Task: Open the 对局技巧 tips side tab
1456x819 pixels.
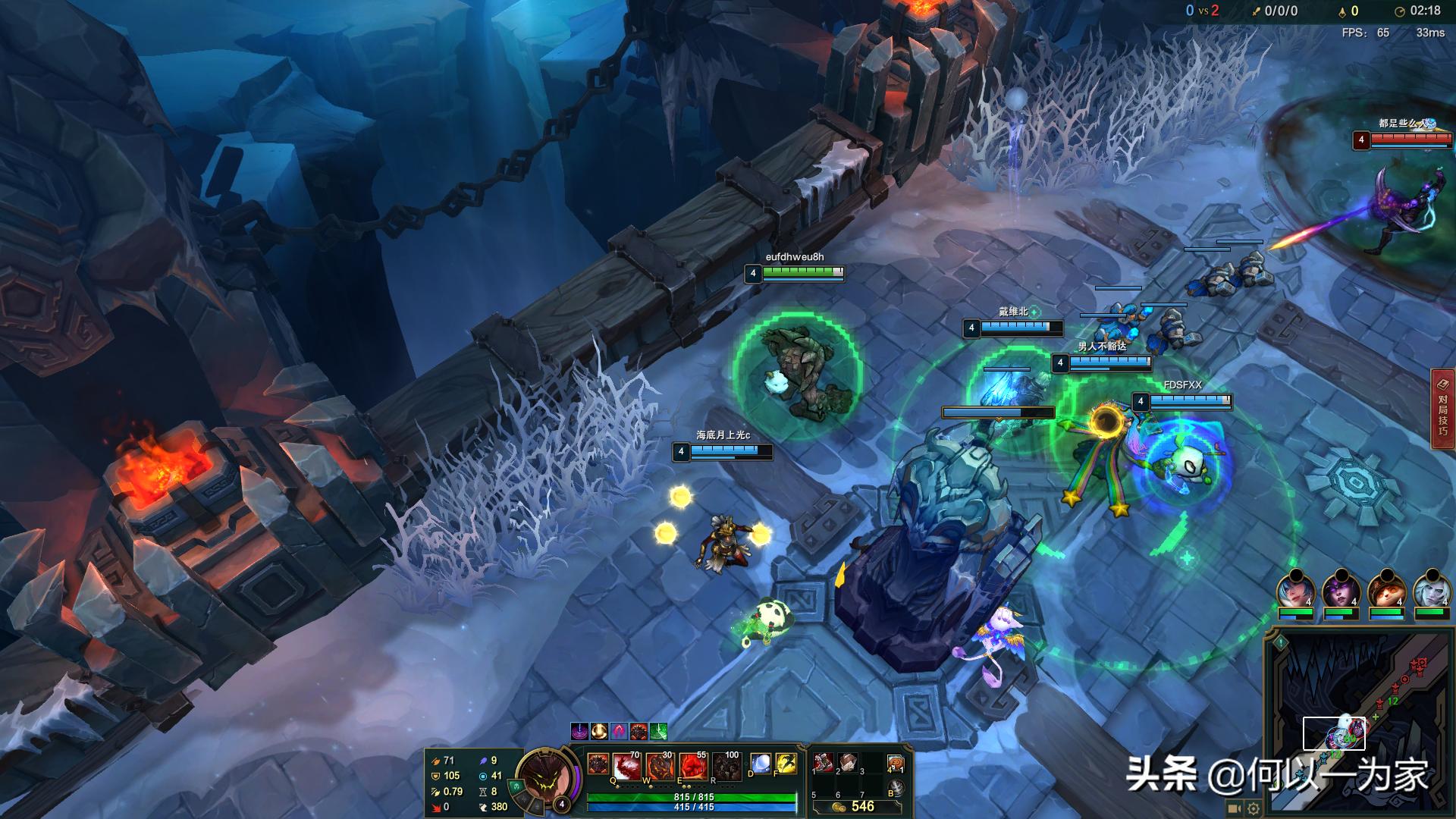Action: pyautogui.click(x=1442, y=409)
